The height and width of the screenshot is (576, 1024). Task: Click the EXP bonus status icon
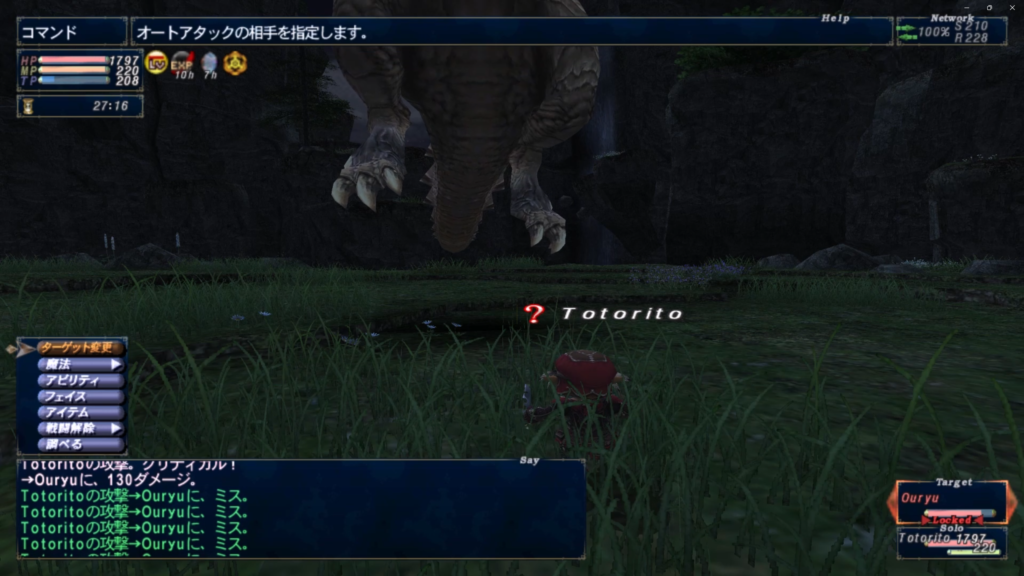pyautogui.click(x=182, y=63)
